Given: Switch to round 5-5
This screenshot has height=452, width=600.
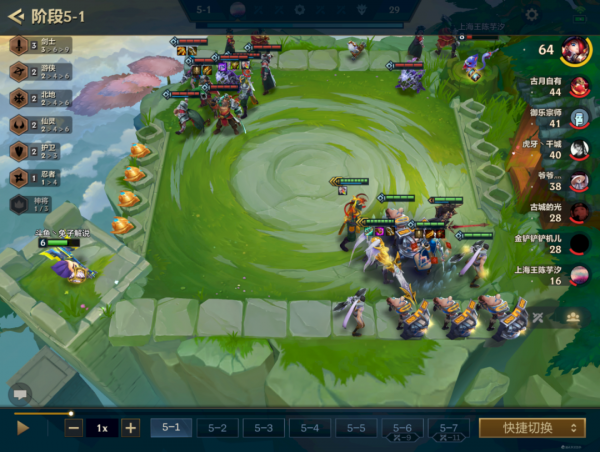Looking at the screenshot, I should [355, 427].
